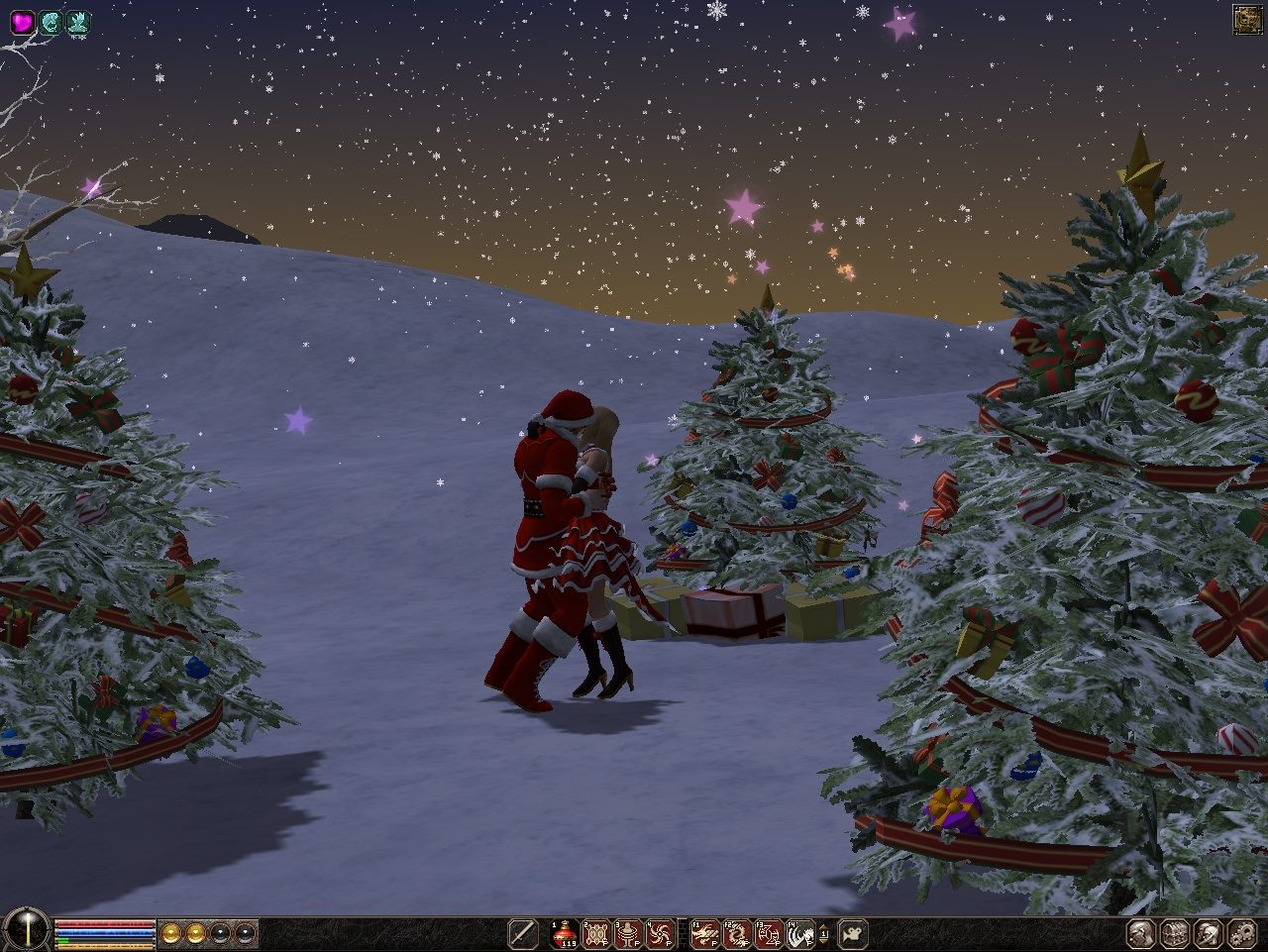Open the inventory treasure chest button
The width and height of the screenshot is (1268, 952).
click(x=1176, y=933)
